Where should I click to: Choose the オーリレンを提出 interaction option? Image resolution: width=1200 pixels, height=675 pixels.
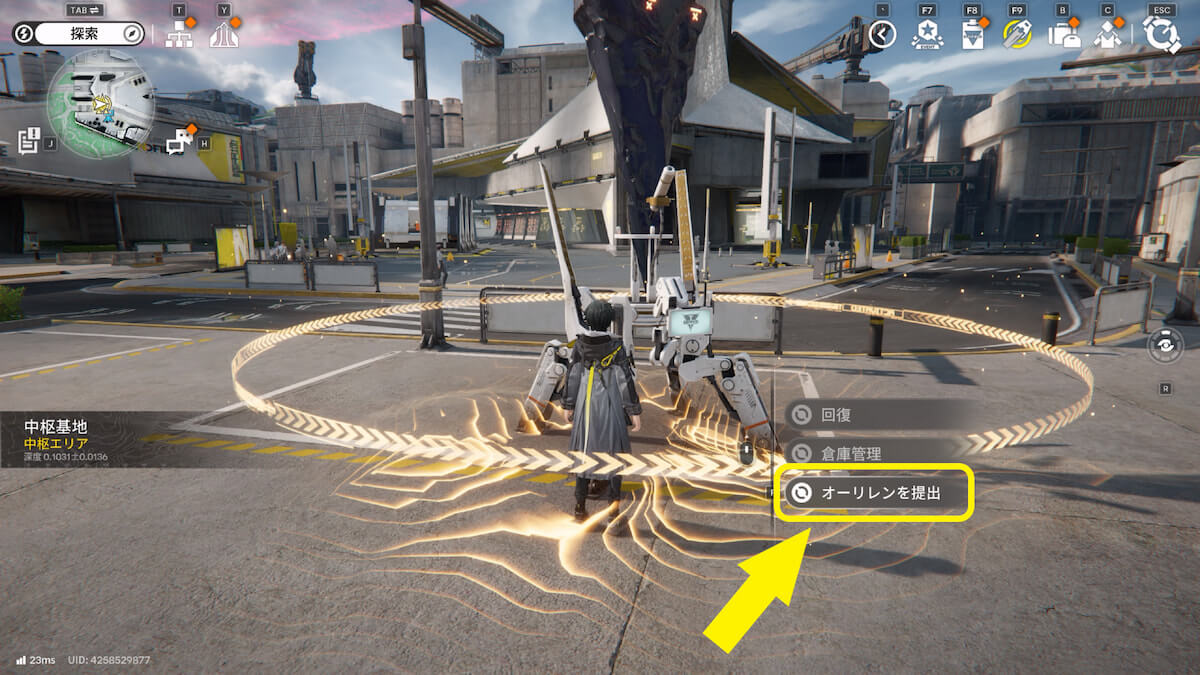(873, 492)
